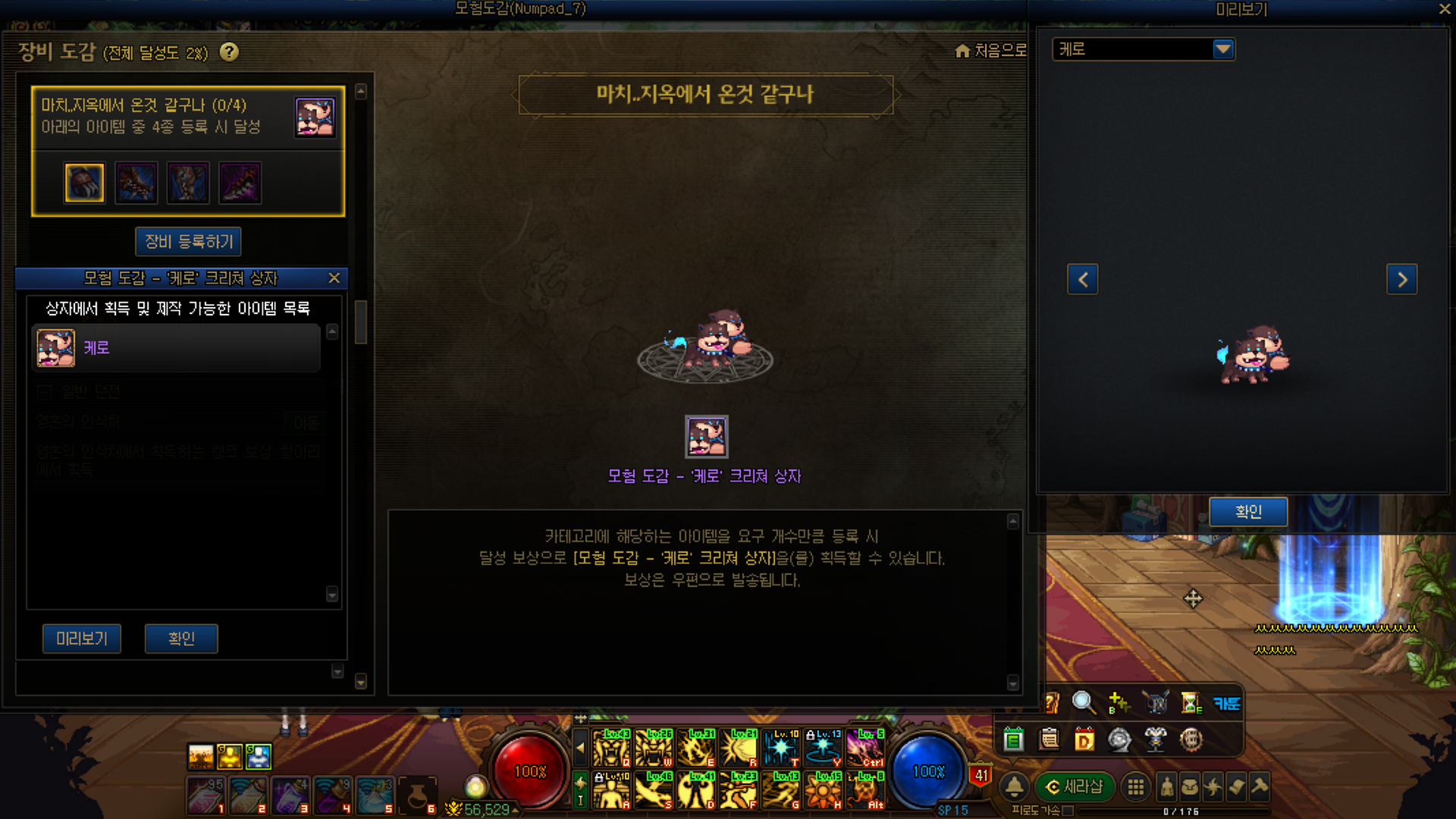Confirm preview with blue 확인 button
Viewport: 1456px width, 819px height.
(x=1247, y=512)
